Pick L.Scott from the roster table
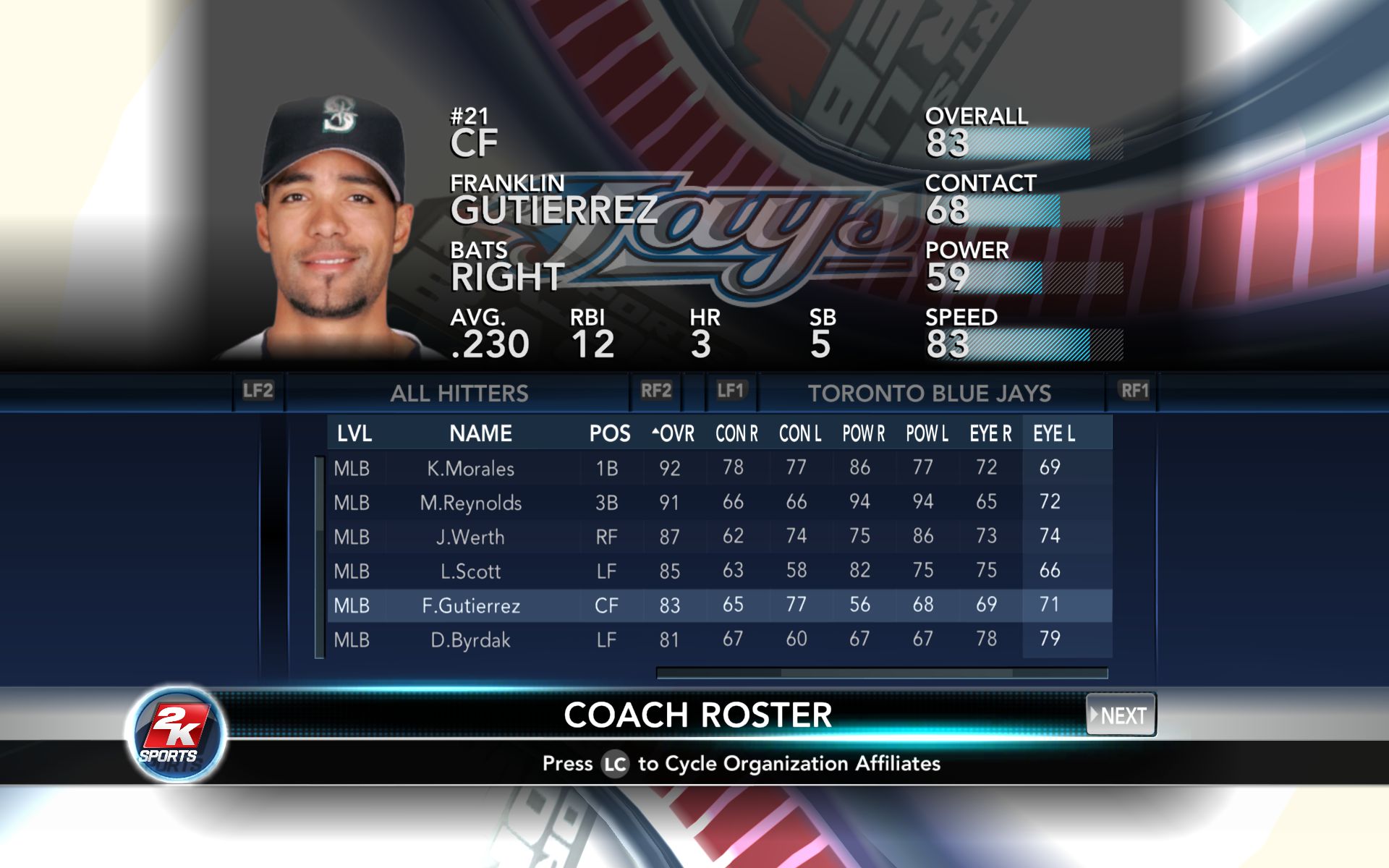Image resolution: width=1389 pixels, height=868 pixels. point(470,571)
